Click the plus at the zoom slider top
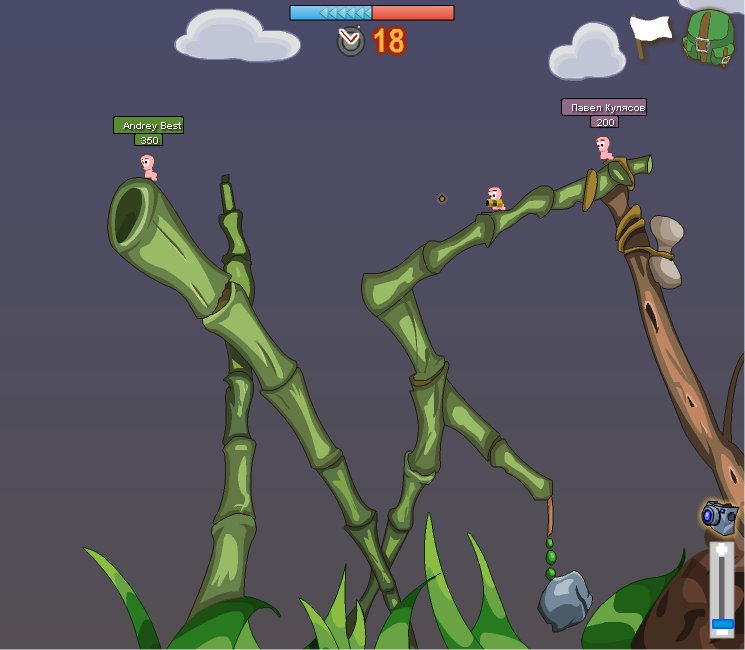The image size is (745, 650). point(722,550)
